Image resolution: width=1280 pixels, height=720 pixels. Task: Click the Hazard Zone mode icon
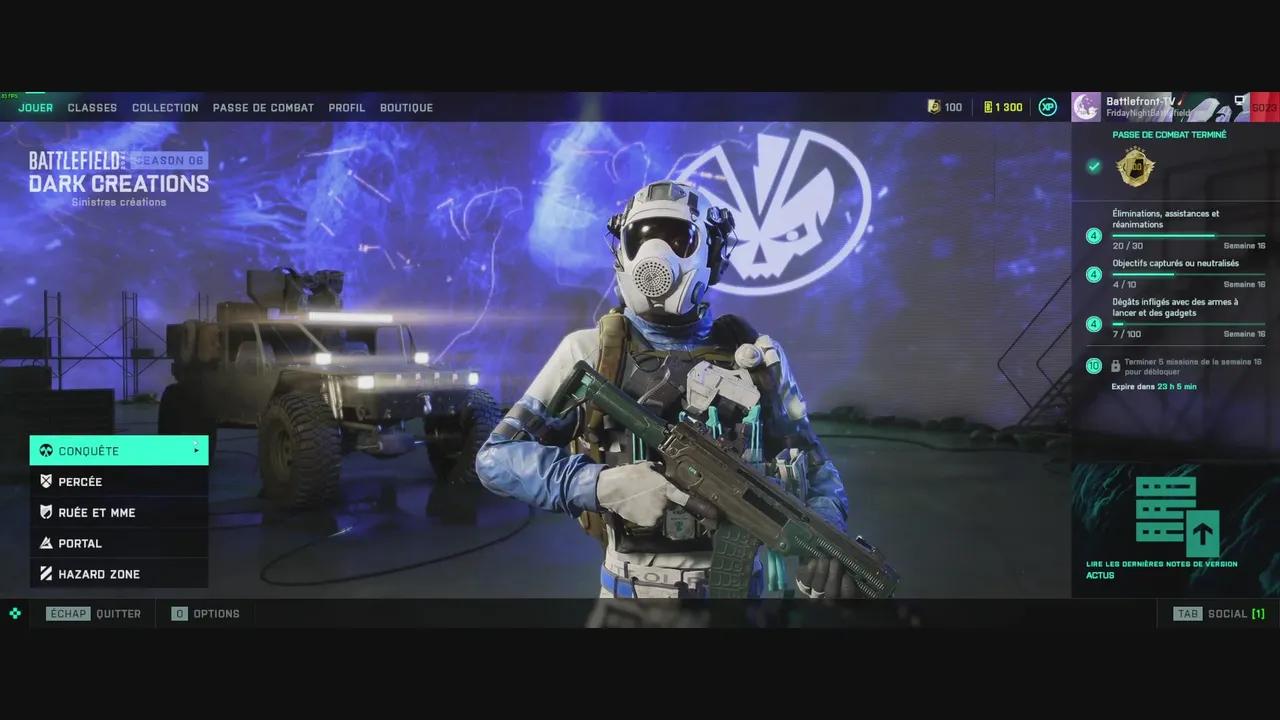44,573
